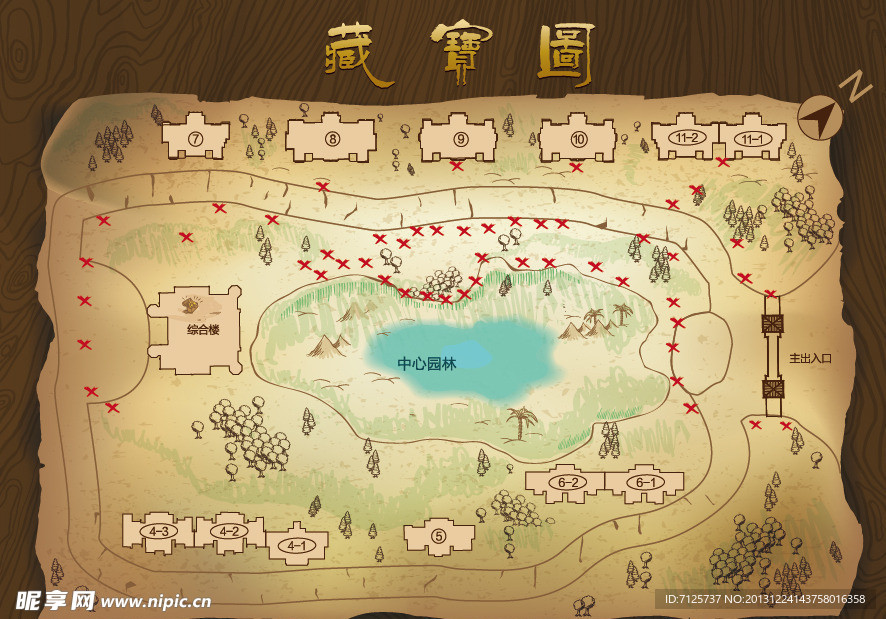Select the 11-2 building marker
Image resolution: width=886 pixels, height=619 pixels.
tap(687, 139)
